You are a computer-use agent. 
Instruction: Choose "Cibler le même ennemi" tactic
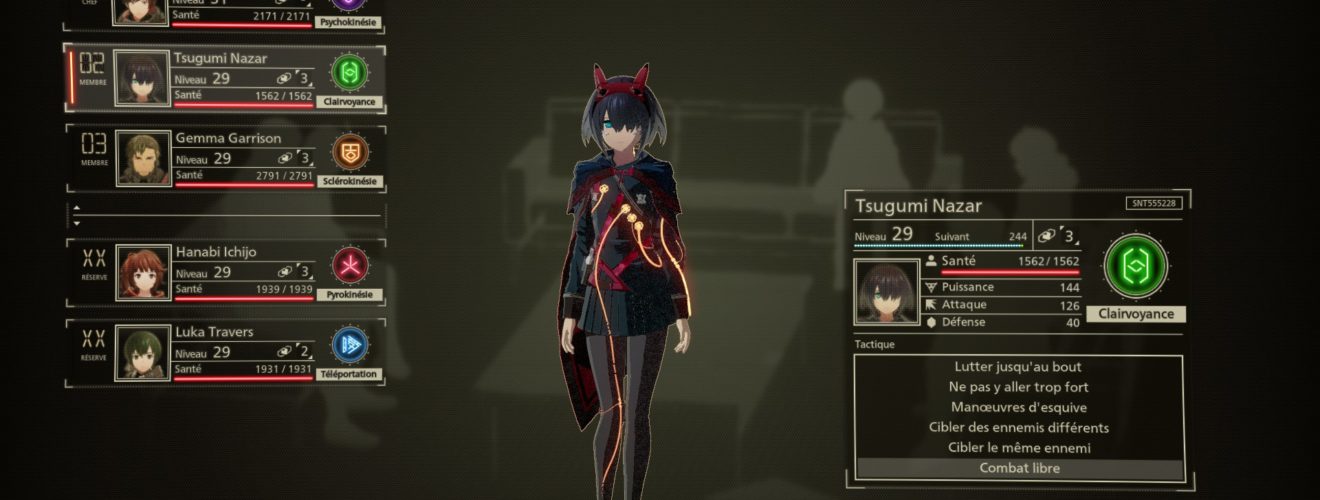click(1018, 448)
